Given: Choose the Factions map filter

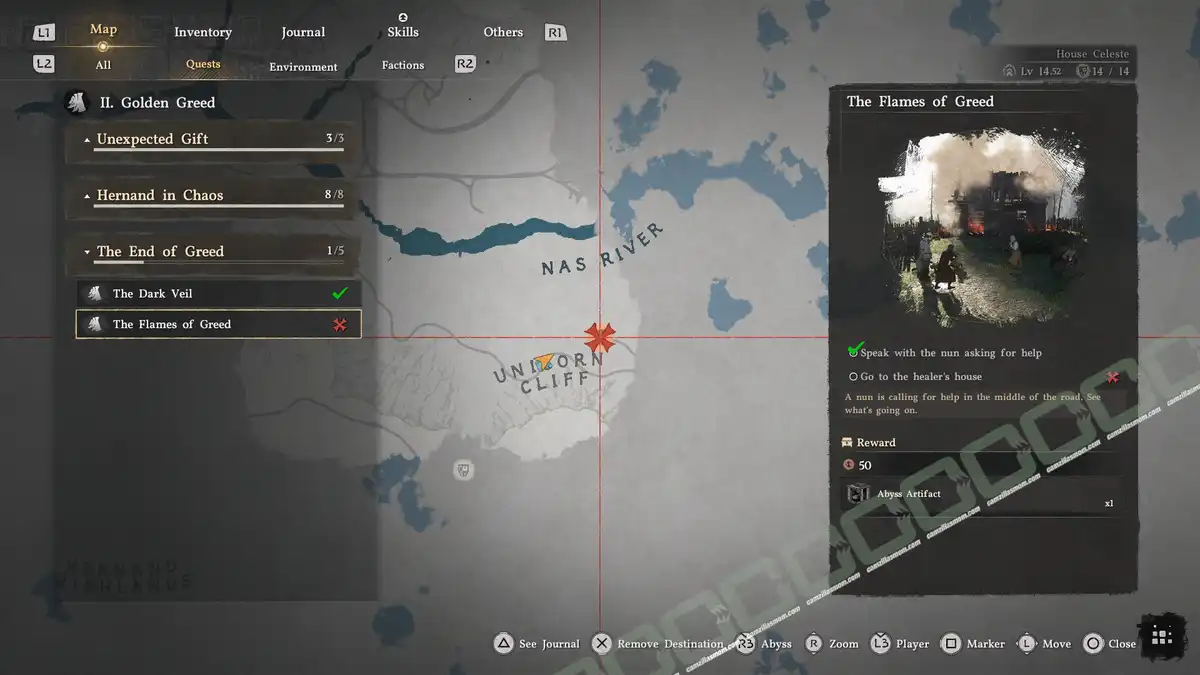Looking at the screenshot, I should pos(403,65).
